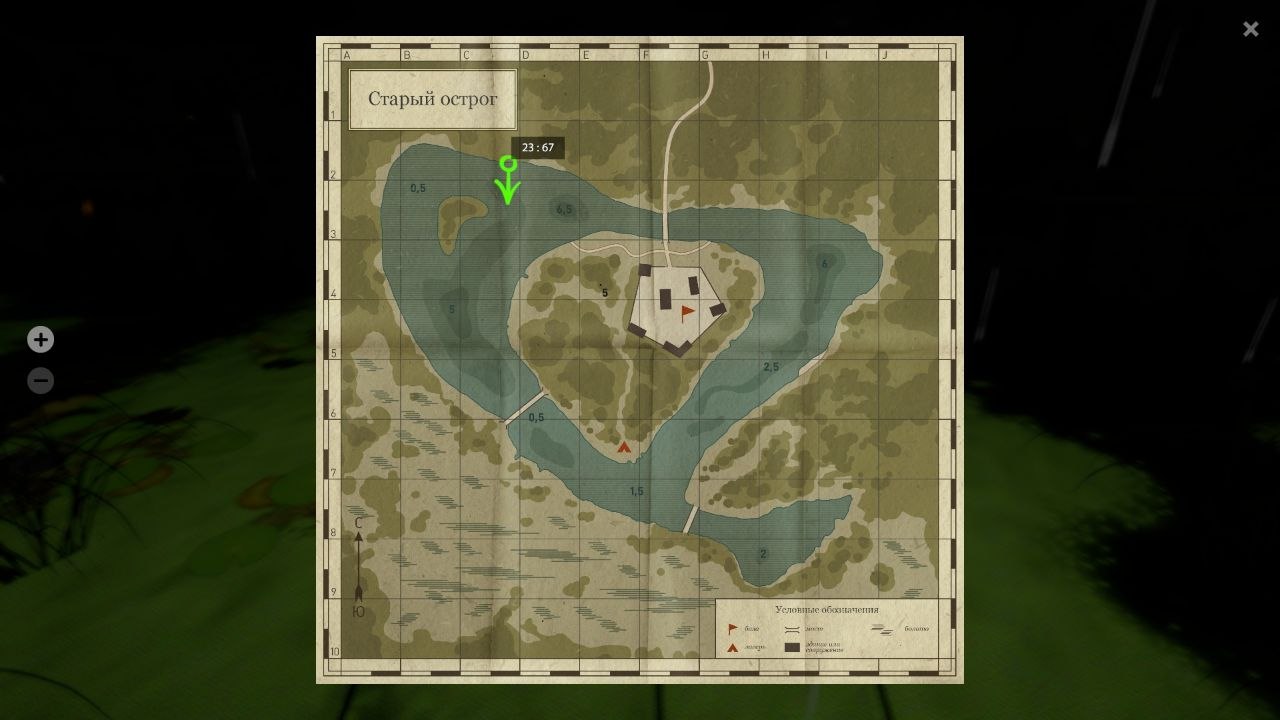The width and height of the screenshot is (1280, 720).
Task: Click the Условные обозначения legend heading
Action: [825, 608]
